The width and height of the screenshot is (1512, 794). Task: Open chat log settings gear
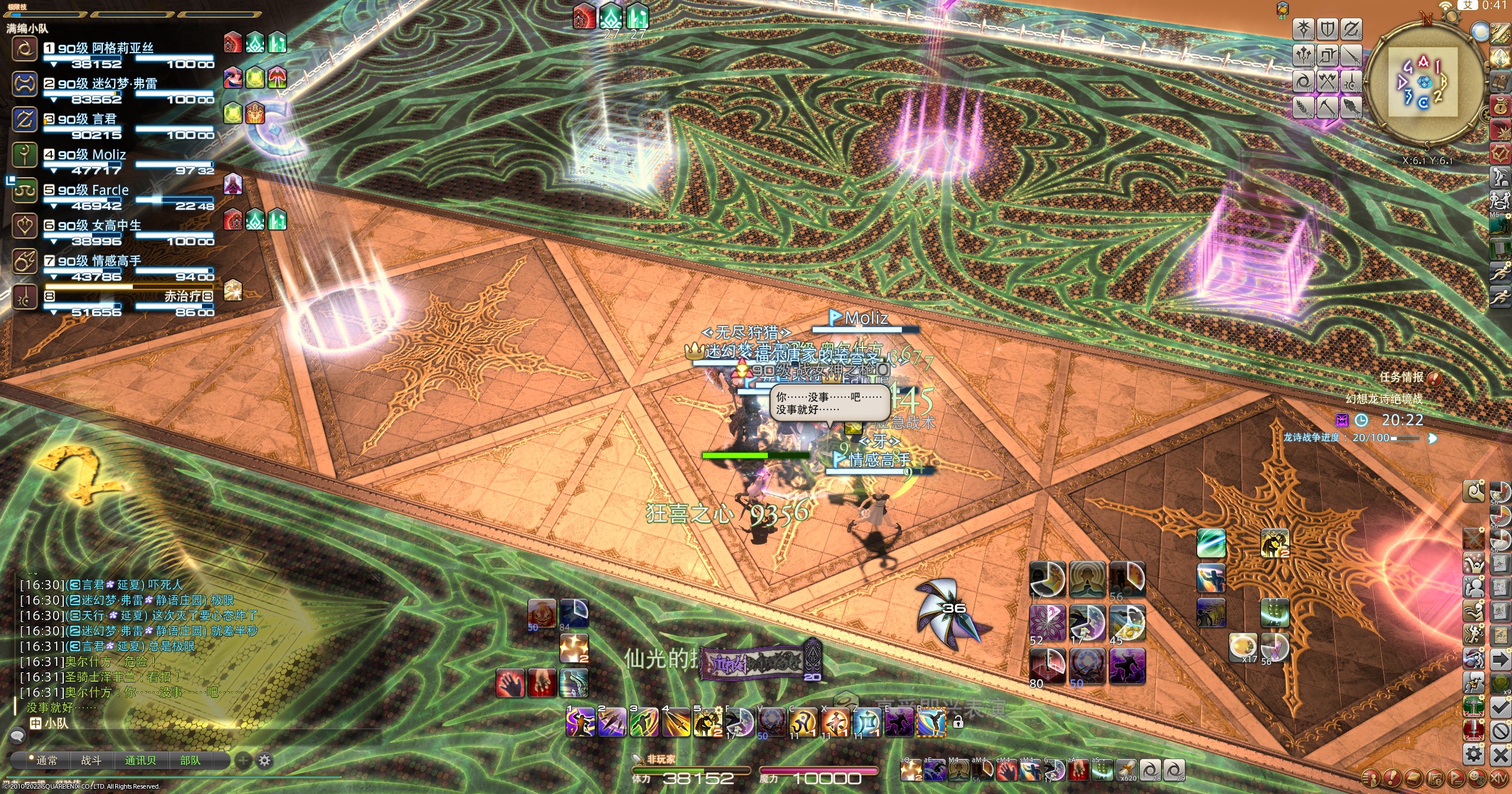[x=265, y=760]
